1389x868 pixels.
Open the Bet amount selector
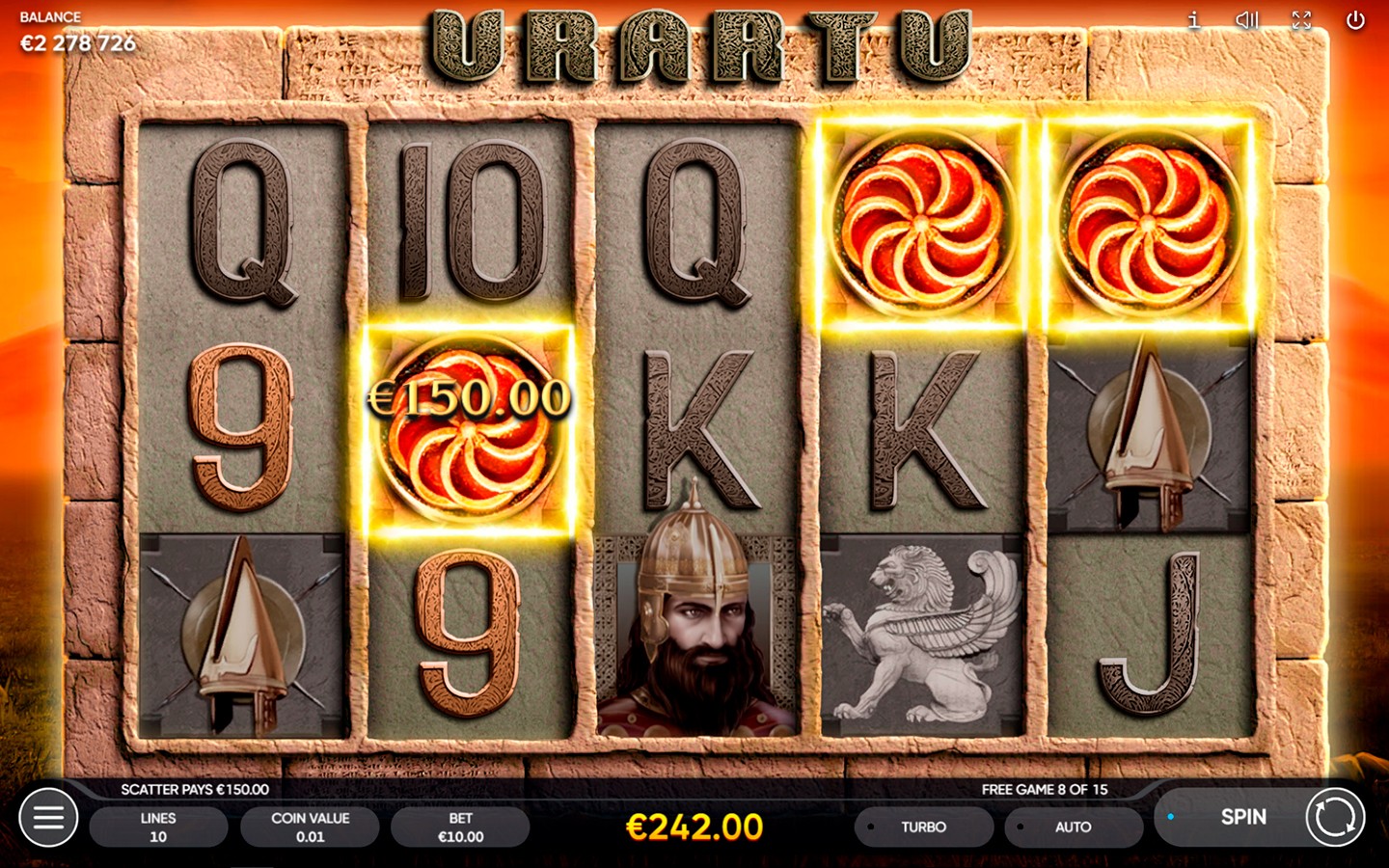[460, 827]
